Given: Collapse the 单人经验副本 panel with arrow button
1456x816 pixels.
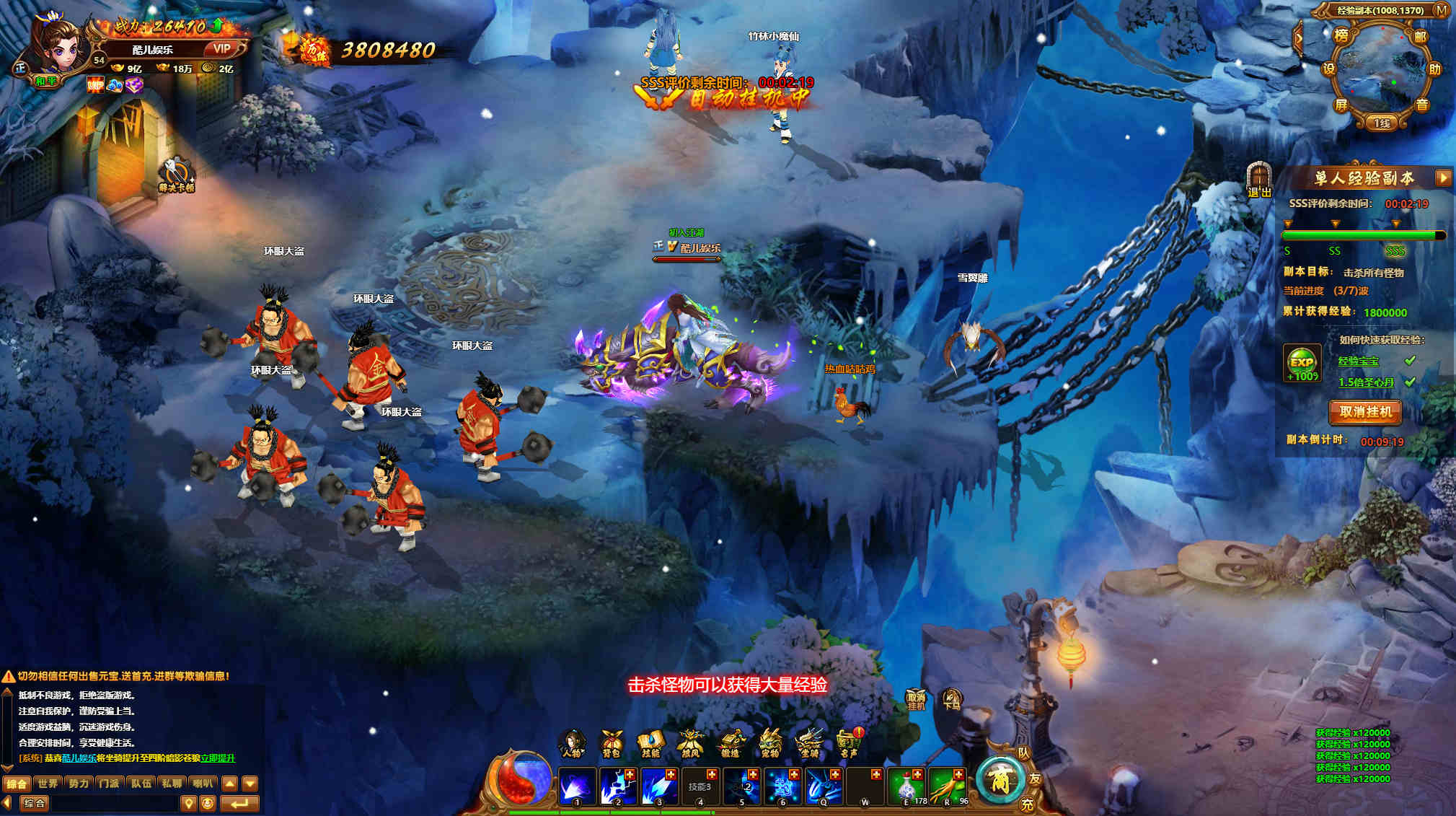Looking at the screenshot, I should point(1443,177).
